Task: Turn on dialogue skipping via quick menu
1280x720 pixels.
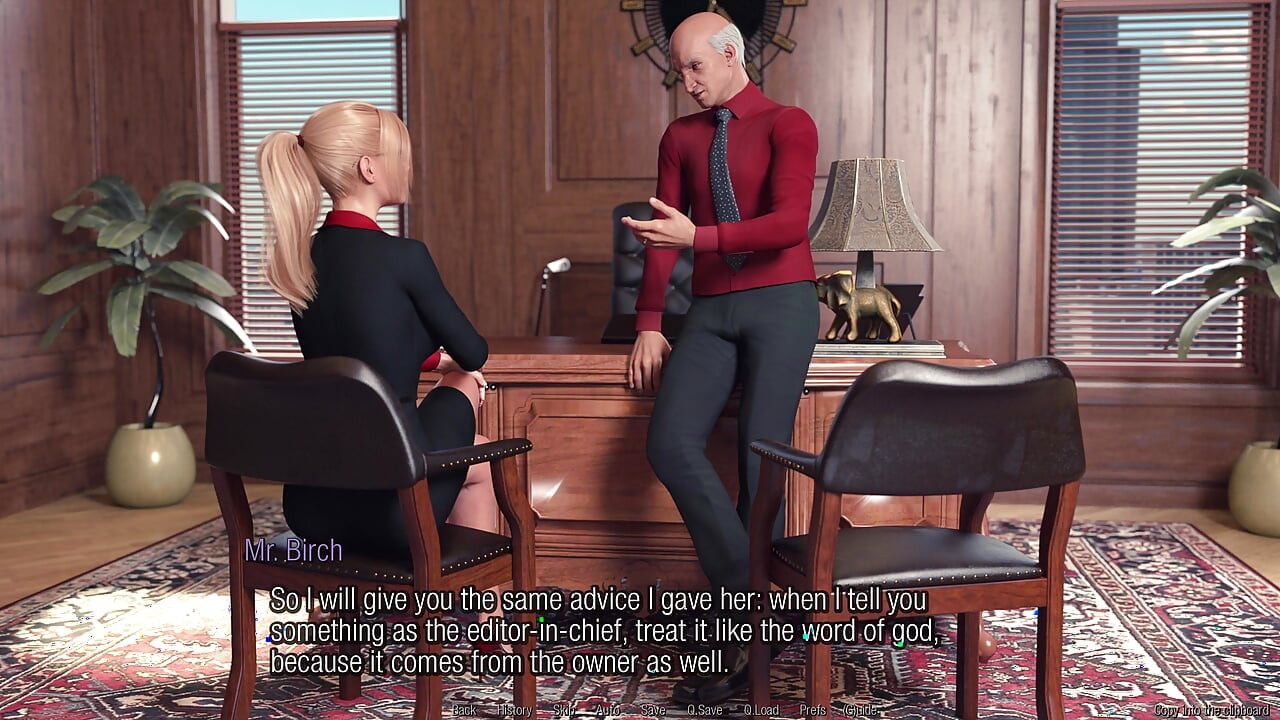Action: point(565,710)
